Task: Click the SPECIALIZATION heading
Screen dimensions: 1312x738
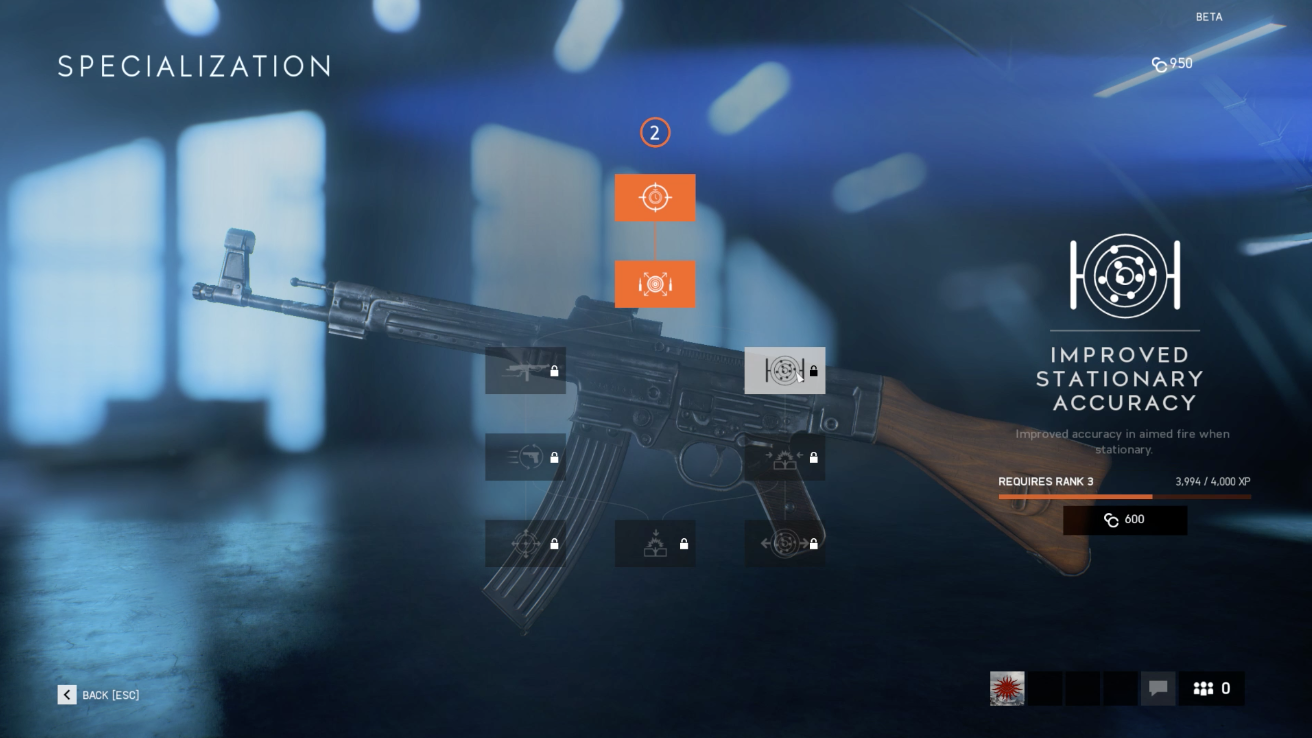Action: (x=194, y=66)
